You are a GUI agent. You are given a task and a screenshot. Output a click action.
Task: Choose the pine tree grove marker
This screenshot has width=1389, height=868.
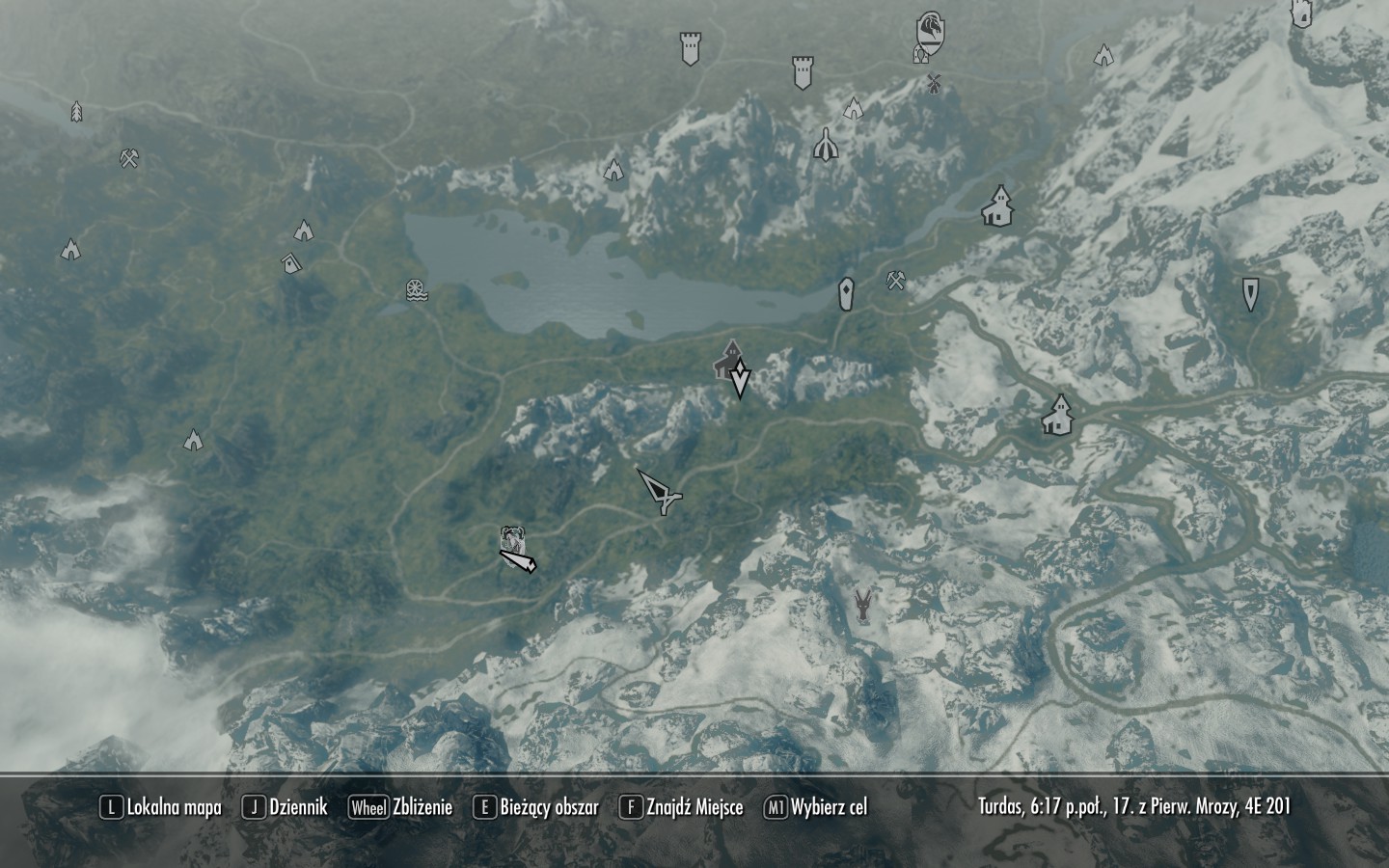pos(76,112)
